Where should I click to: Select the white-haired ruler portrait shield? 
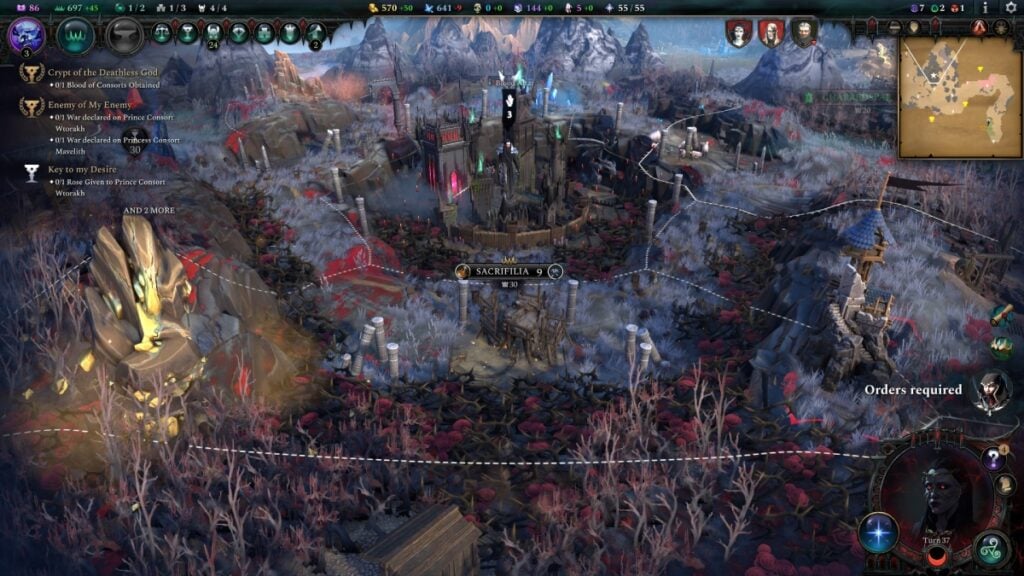(771, 33)
